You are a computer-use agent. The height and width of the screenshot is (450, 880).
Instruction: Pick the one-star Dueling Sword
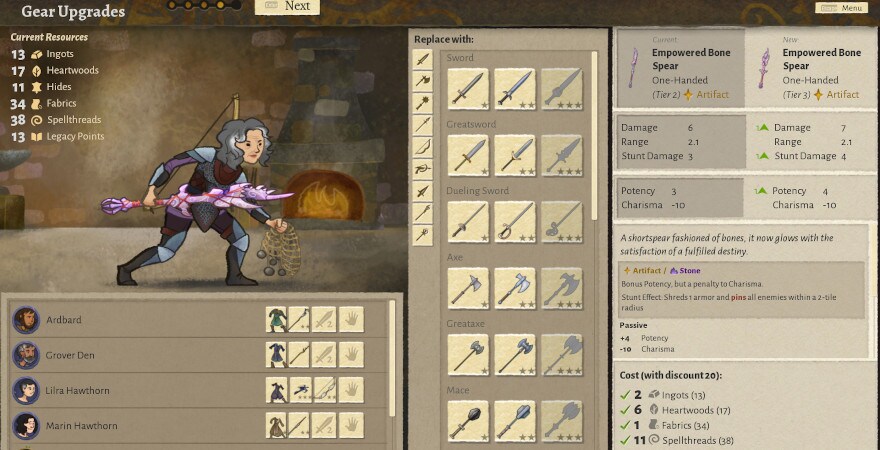pyautogui.click(x=468, y=221)
